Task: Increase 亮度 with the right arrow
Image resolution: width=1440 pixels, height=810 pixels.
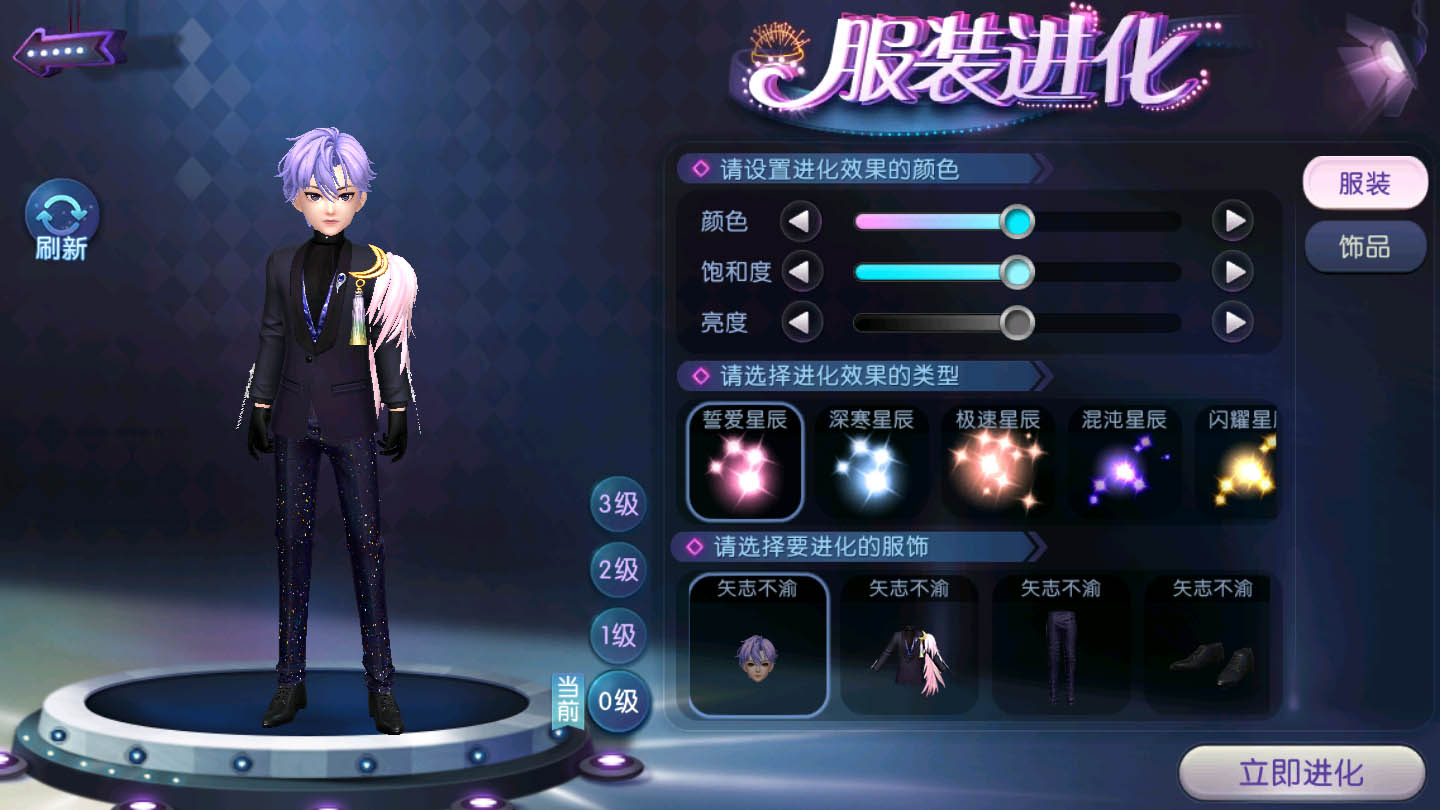Action: pyautogui.click(x=1235, y=322)
